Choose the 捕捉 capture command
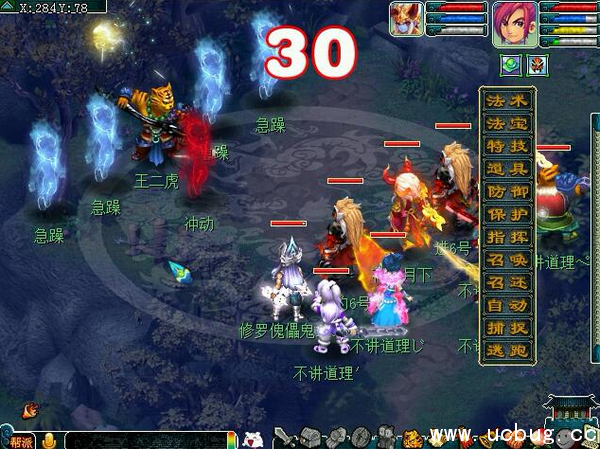 pos(508,329)
